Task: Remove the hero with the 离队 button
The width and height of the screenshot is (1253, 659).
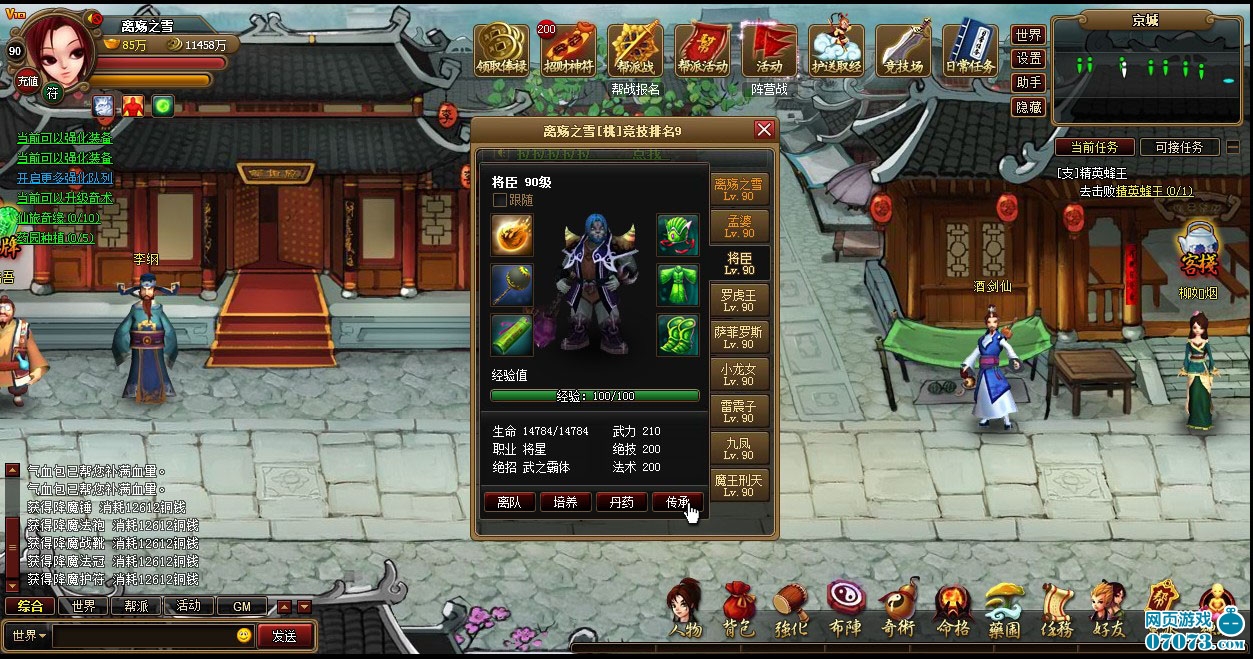Action: pyautogui.click(x=509, y=502)
